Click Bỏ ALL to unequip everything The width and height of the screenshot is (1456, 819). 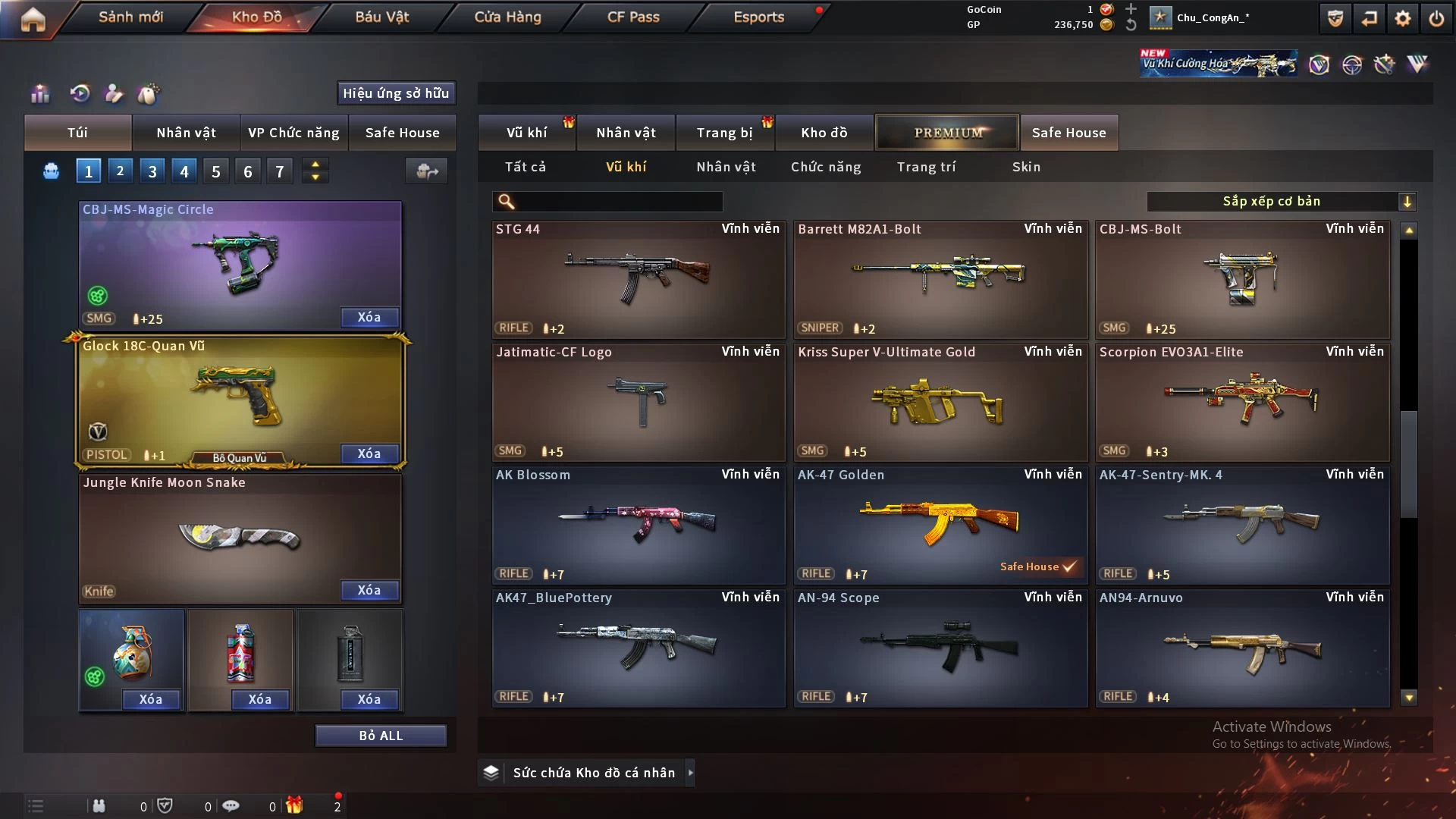click(x=381, y=736)
